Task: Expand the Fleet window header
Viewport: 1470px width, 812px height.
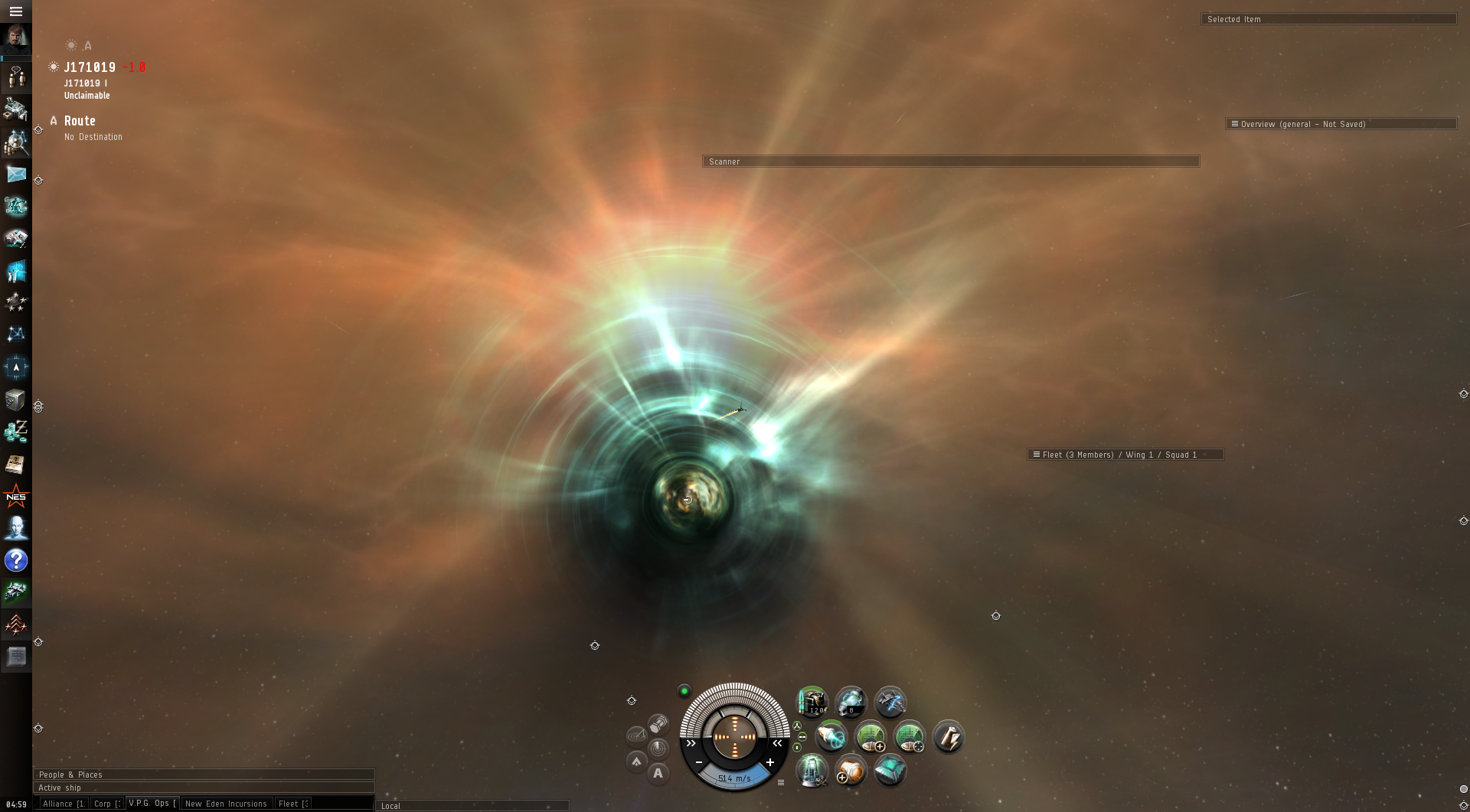Action: click(1124, 455)
